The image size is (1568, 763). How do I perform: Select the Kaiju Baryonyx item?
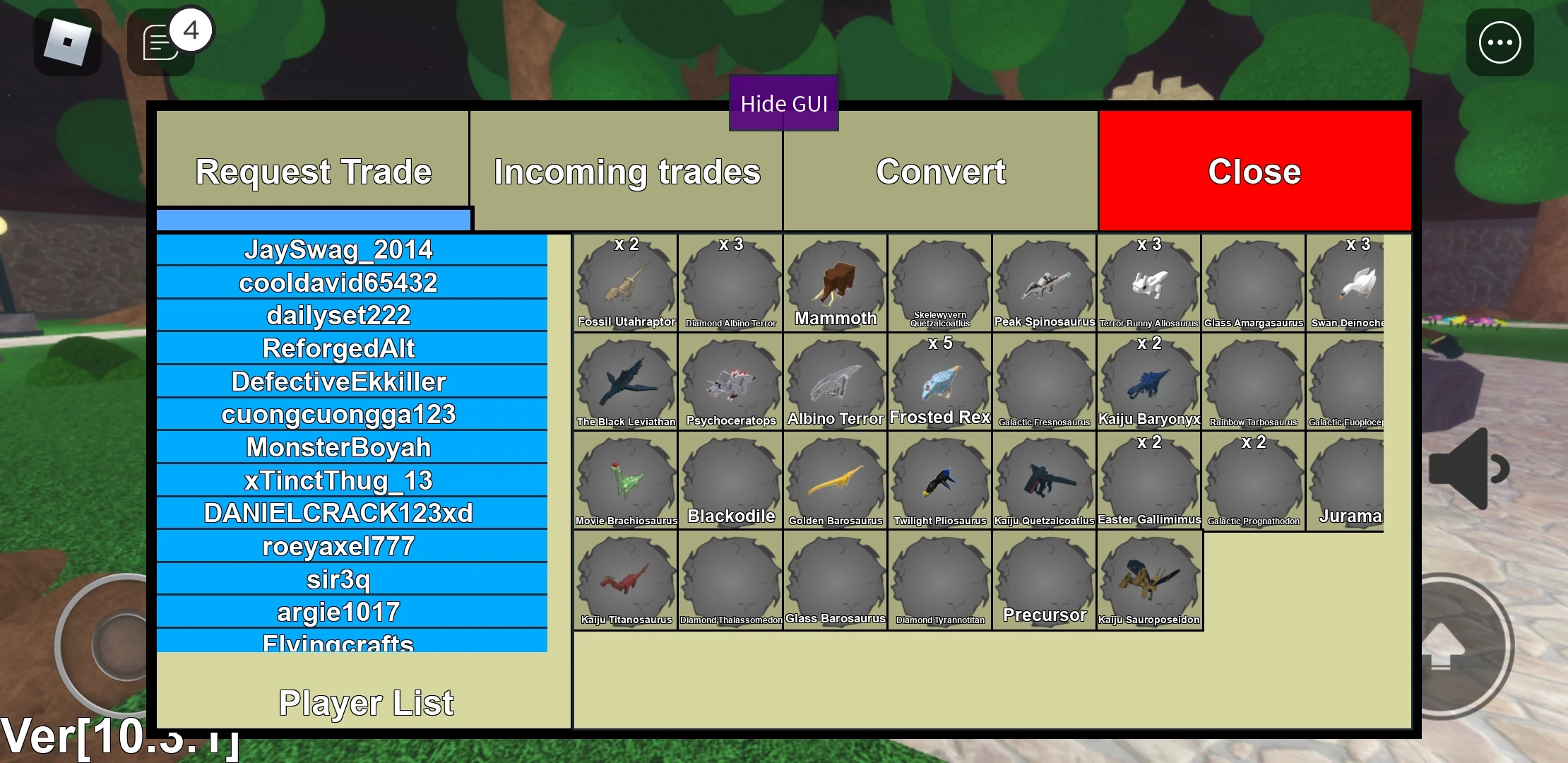click(x=1149, y=381)
